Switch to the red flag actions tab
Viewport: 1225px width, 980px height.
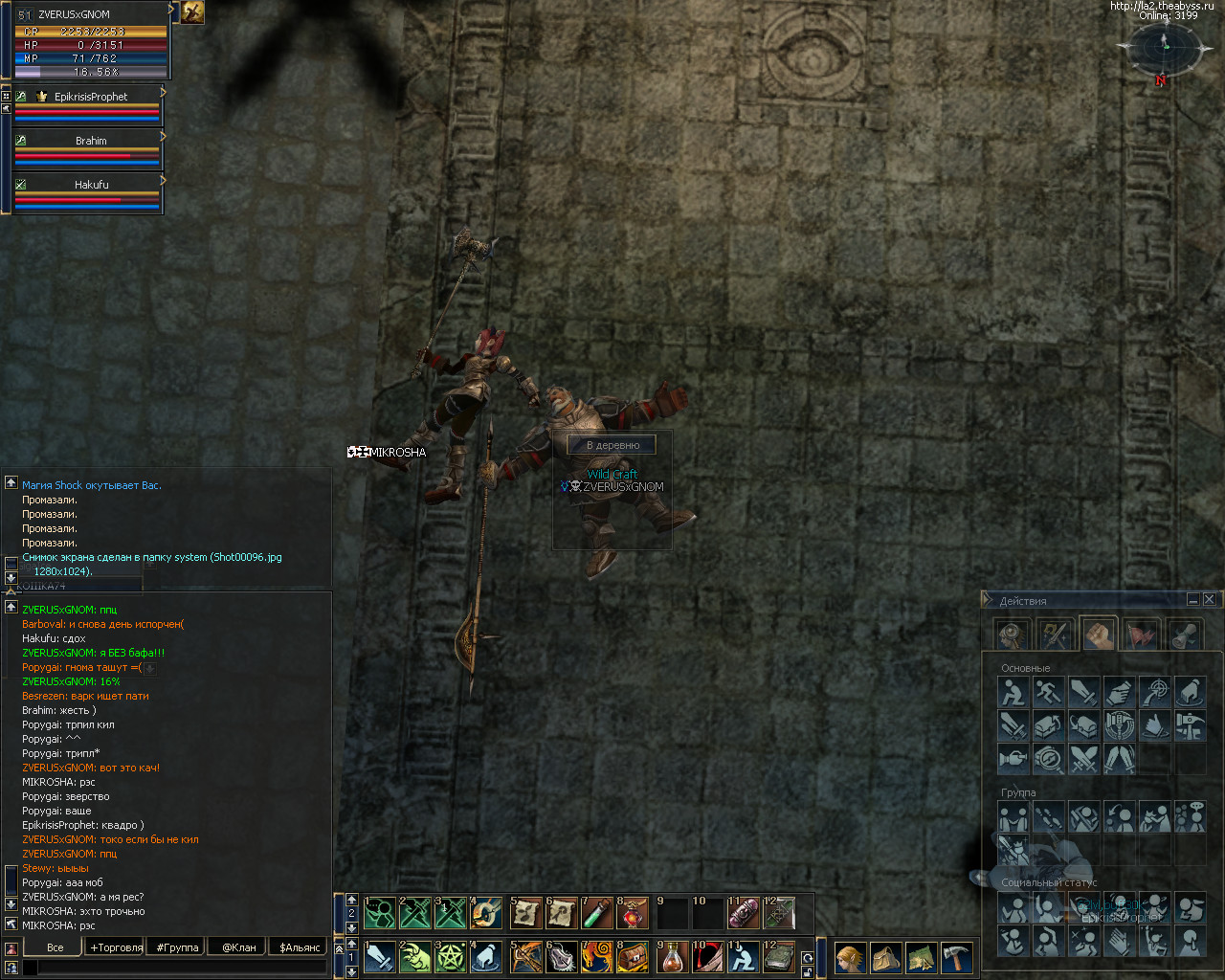[x=1142, y=635]
